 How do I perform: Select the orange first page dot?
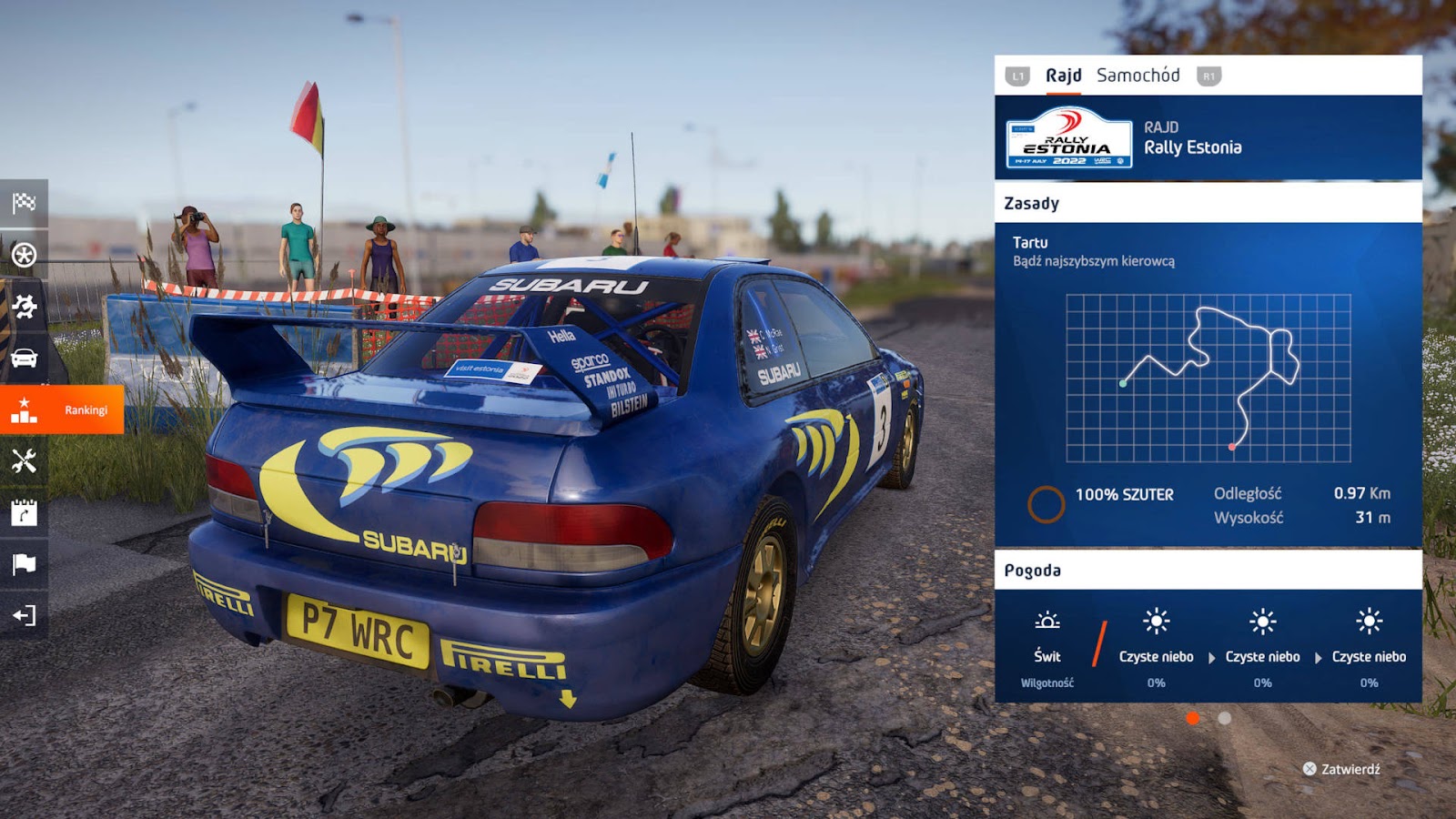tap(1193, 718)
